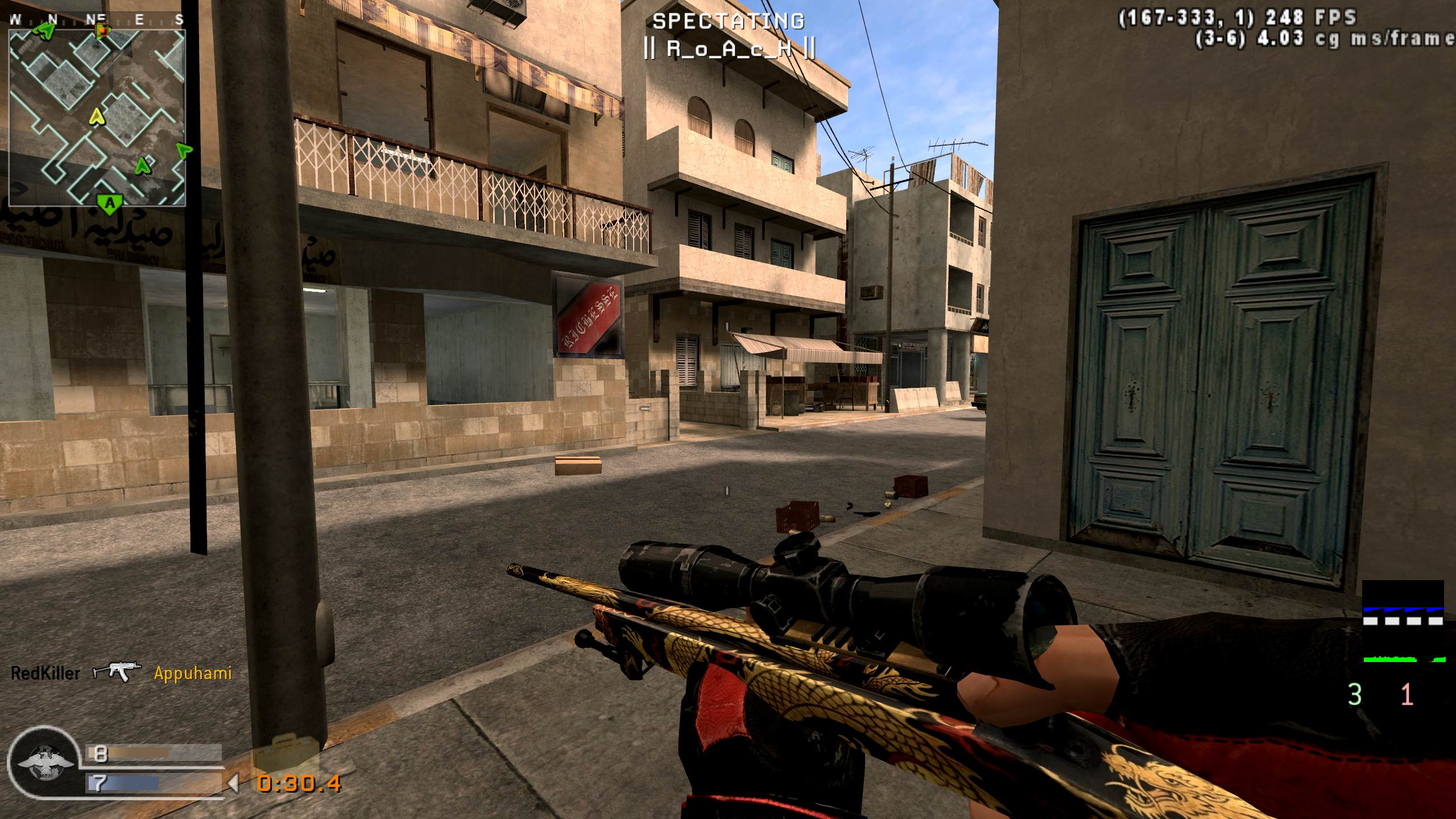Click the minimap in the corner
The width and height of the screenshot is (1456, 819).
click(x=97, y=117)
